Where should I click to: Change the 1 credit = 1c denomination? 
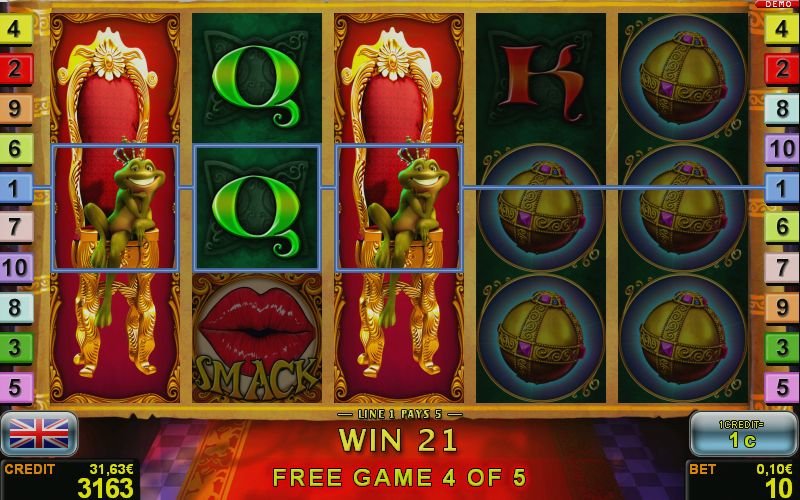pos(740,434)
